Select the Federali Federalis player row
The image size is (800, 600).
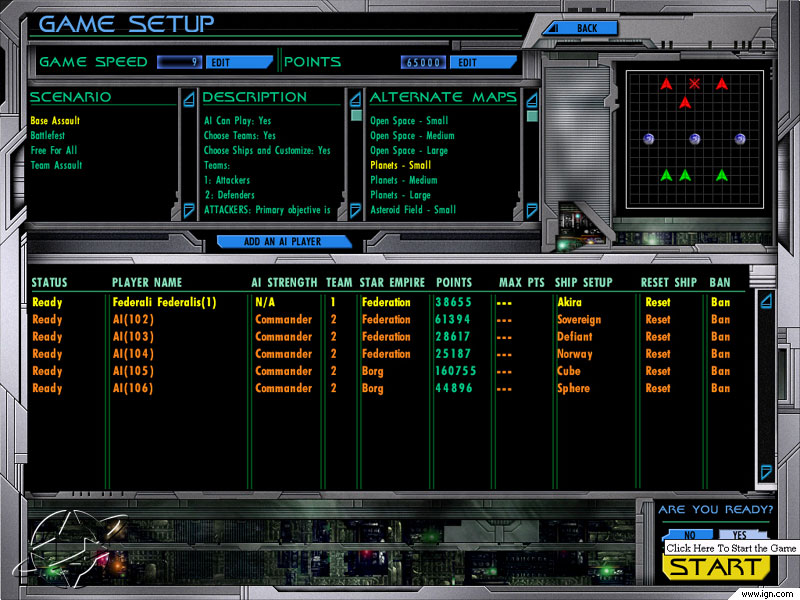point(164,302)
